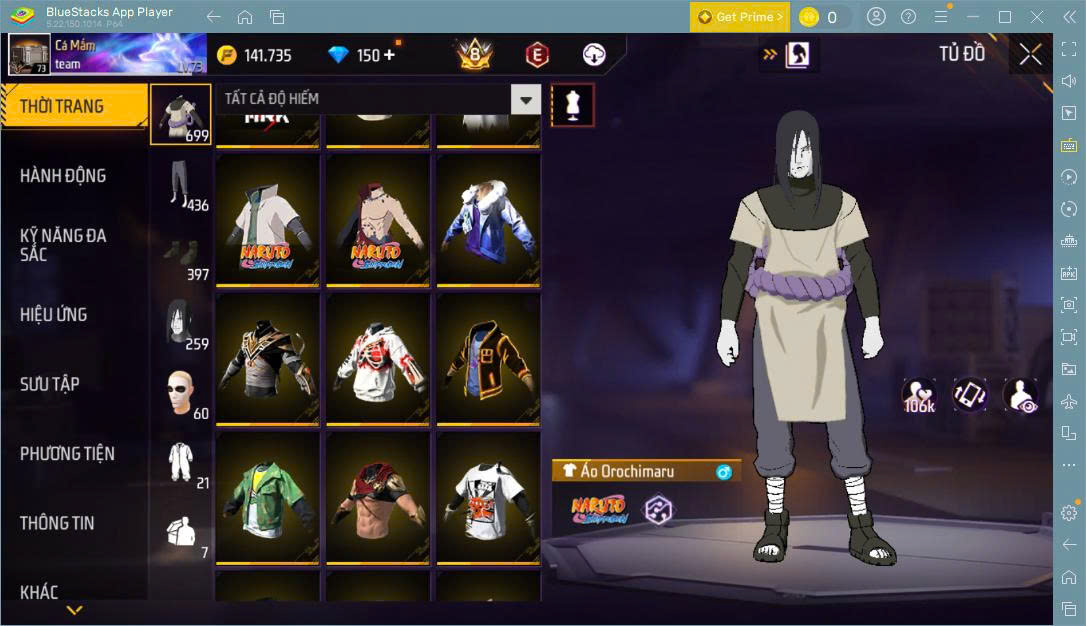Show the PHƯƠNG TIỆN category

tap(67, 454)
